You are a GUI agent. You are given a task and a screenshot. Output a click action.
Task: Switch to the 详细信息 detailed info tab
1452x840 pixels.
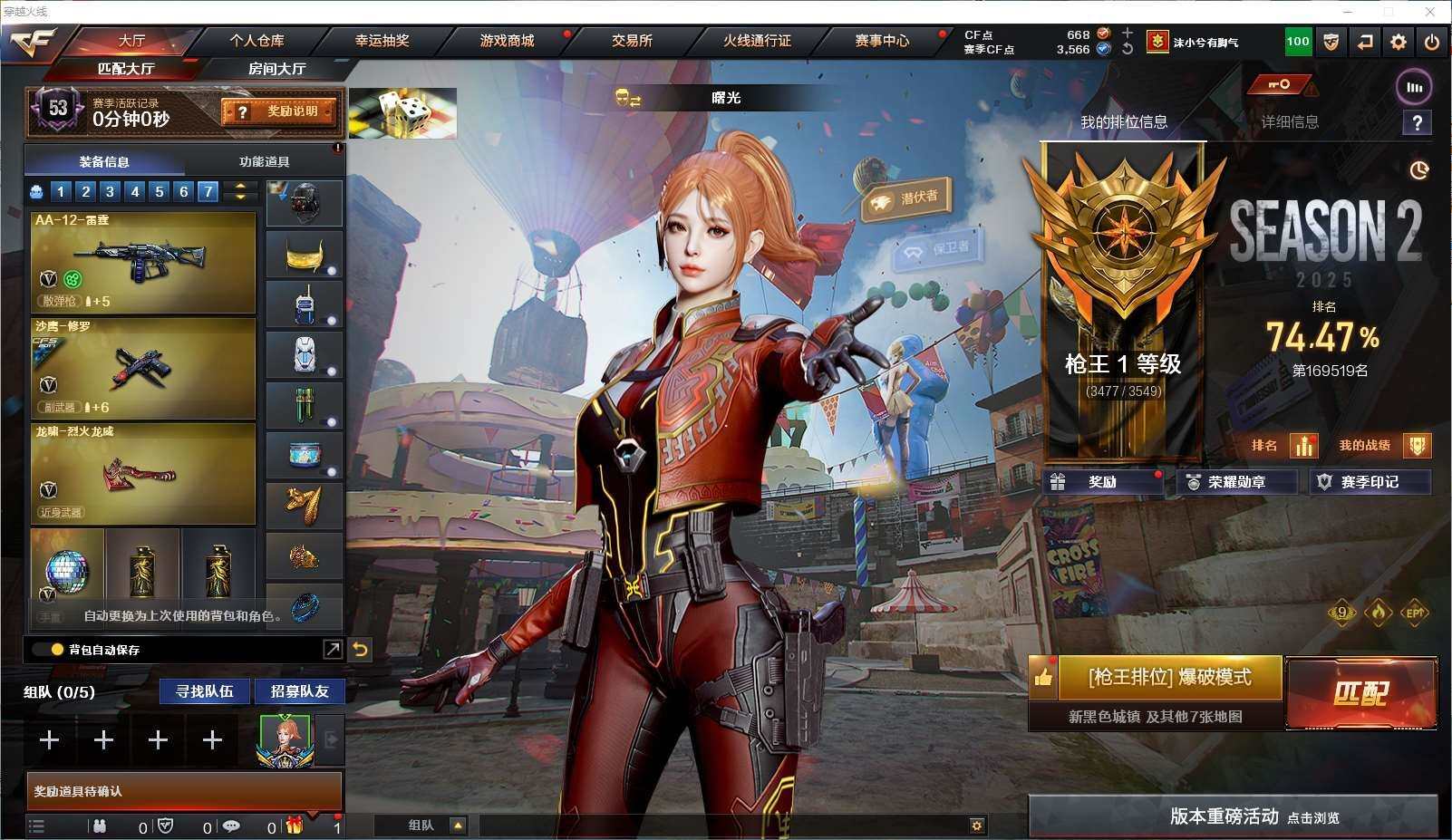[x=1290, y=122]
